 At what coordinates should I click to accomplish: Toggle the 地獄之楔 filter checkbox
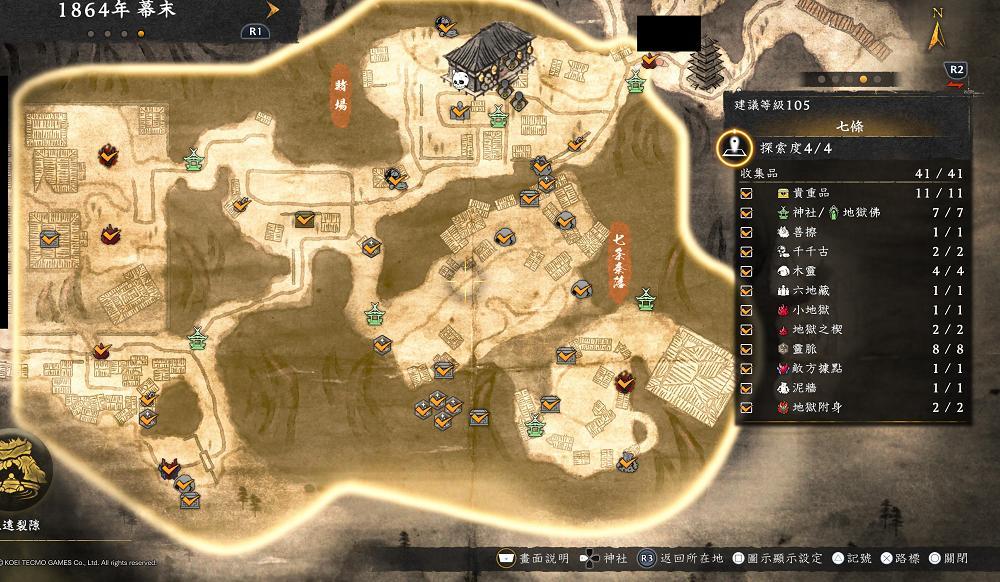tap(746, 329)
